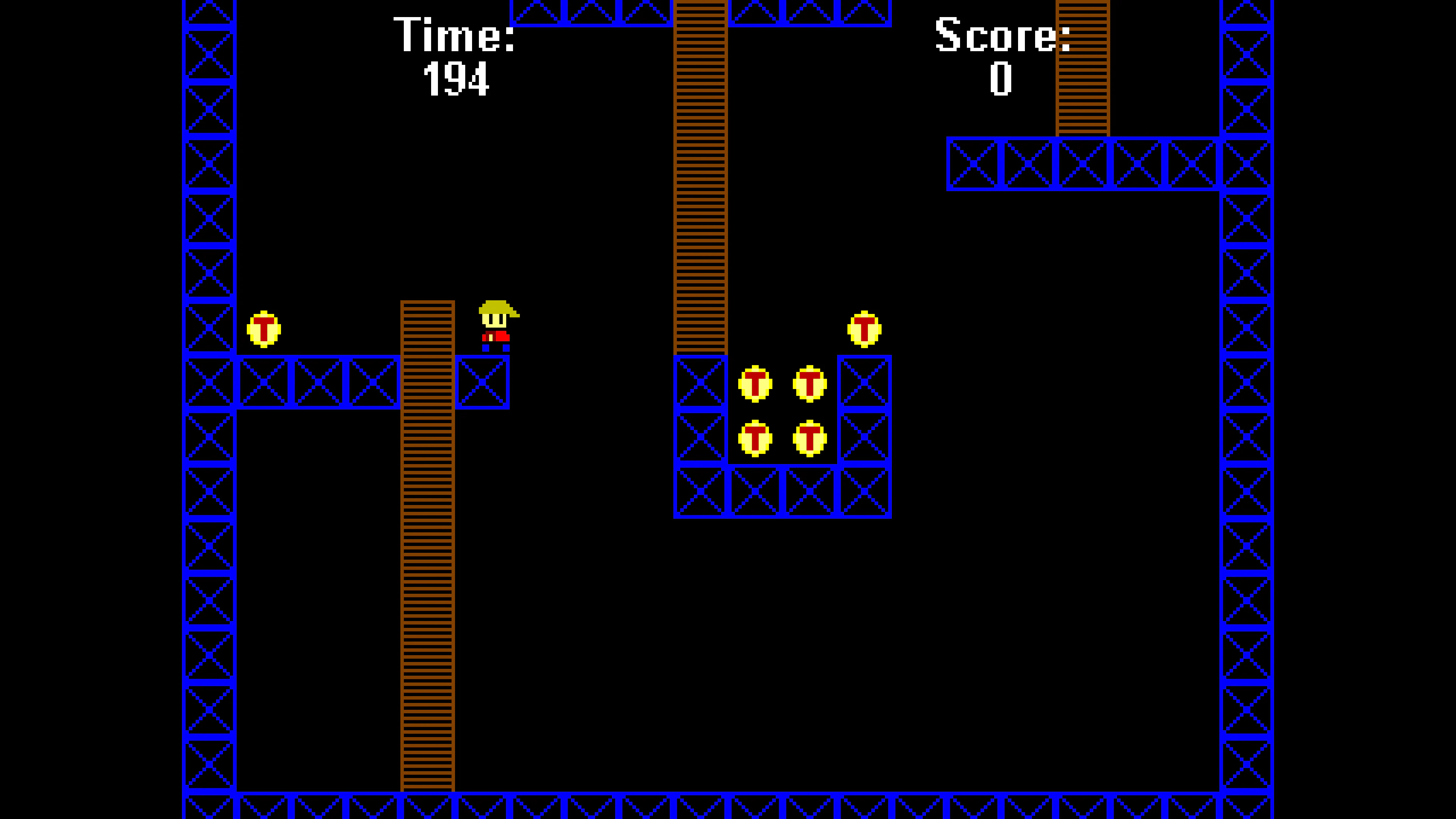This screenshot has height=819, width=1456.
Task: Click the ladder left of the player
Action: pos(428,509)
